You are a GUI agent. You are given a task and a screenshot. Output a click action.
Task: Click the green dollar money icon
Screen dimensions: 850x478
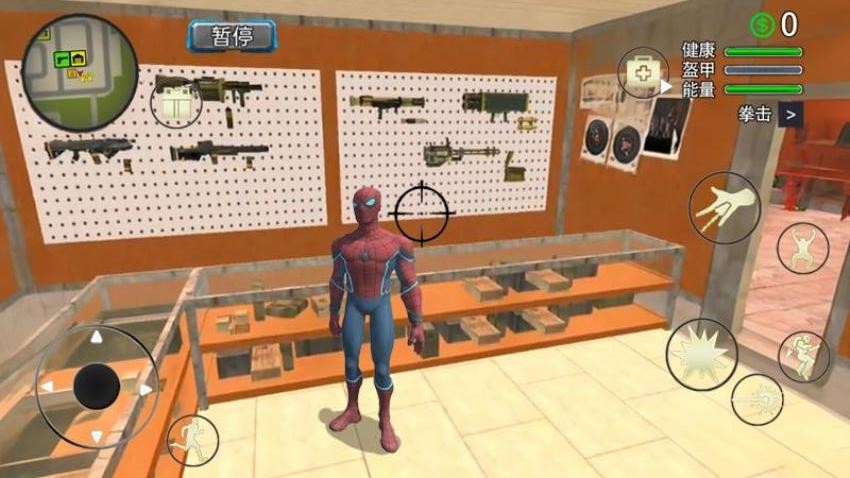[x=763, y=24]
